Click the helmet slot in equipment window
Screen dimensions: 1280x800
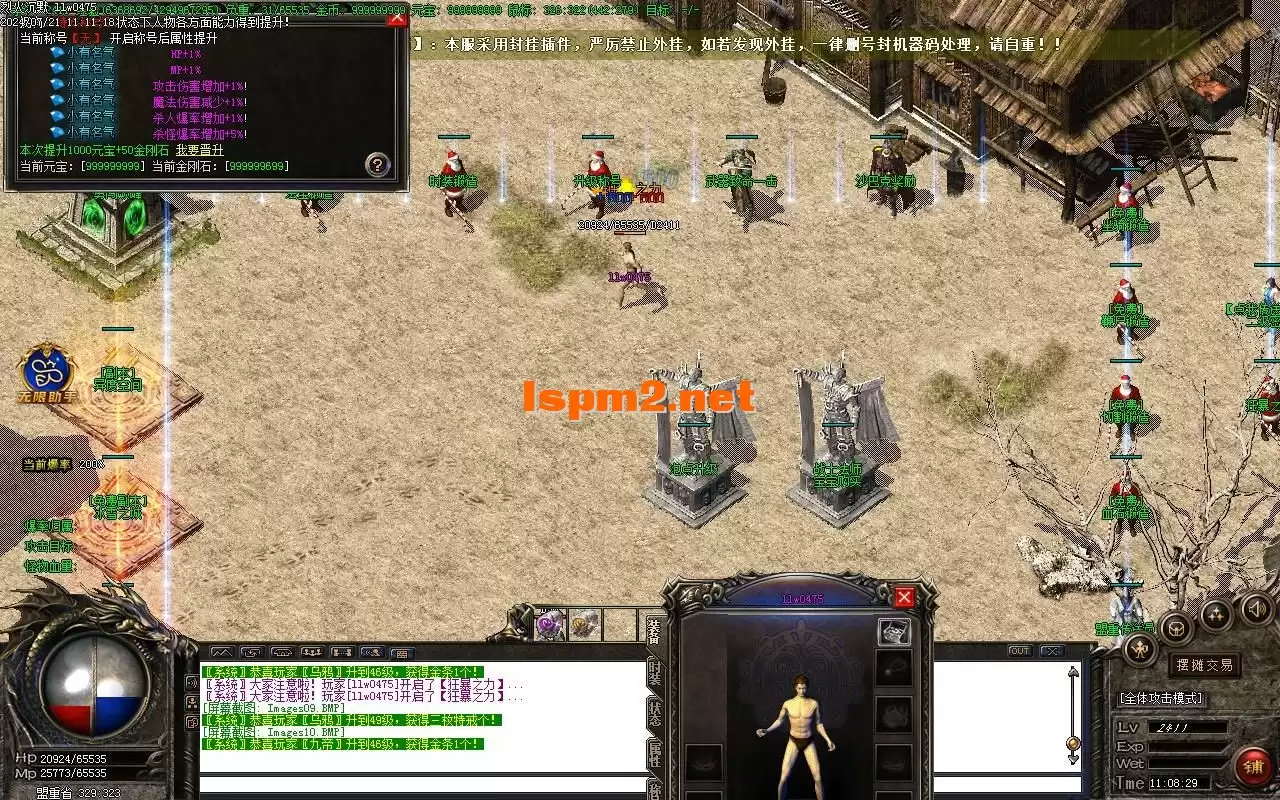pyautogui.click(x=894, y=632)
